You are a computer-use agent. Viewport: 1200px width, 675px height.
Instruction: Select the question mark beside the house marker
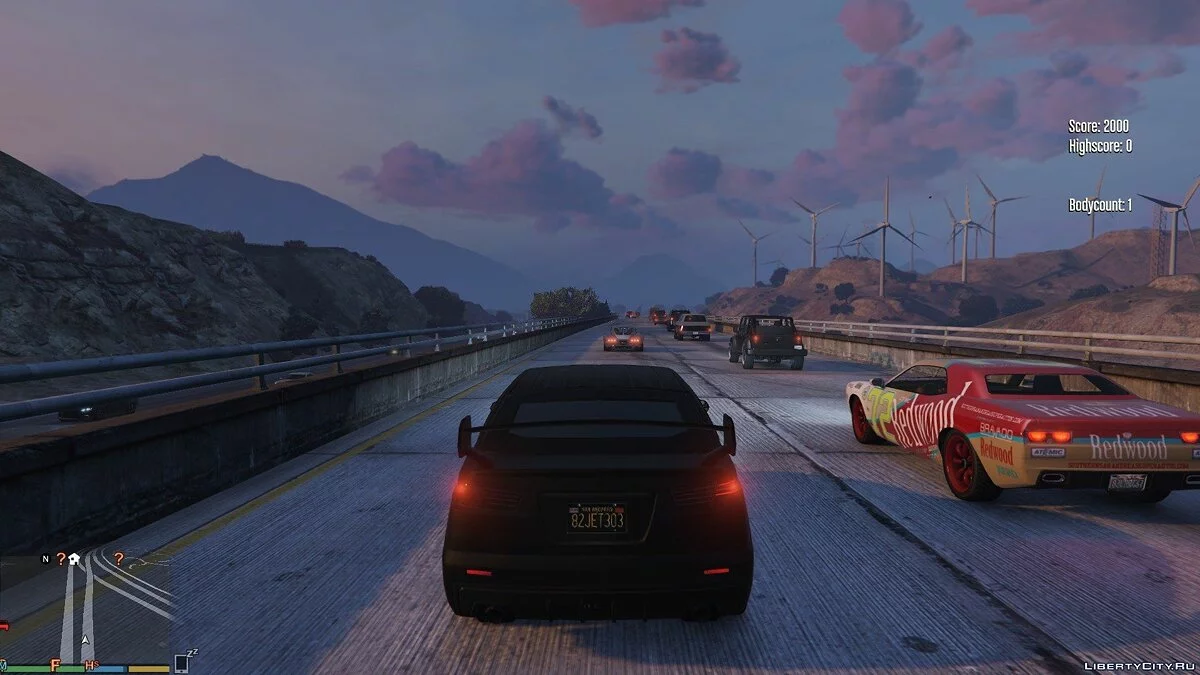(x=61, y=559)
